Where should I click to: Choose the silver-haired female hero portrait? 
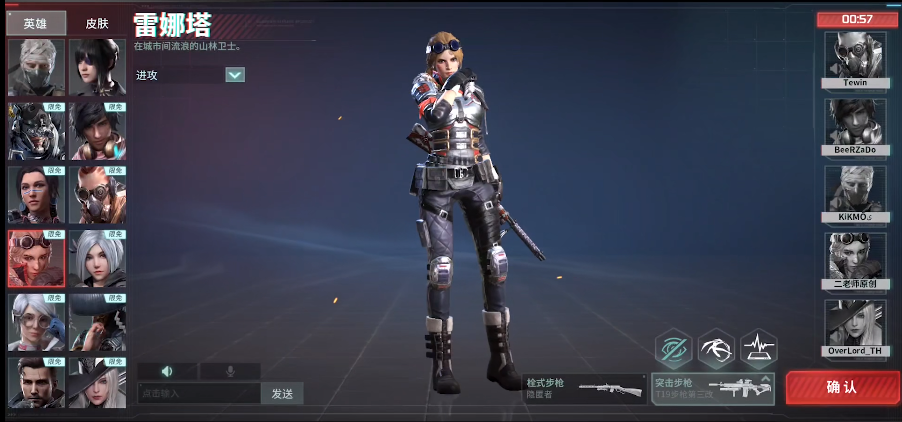[97, 258]
